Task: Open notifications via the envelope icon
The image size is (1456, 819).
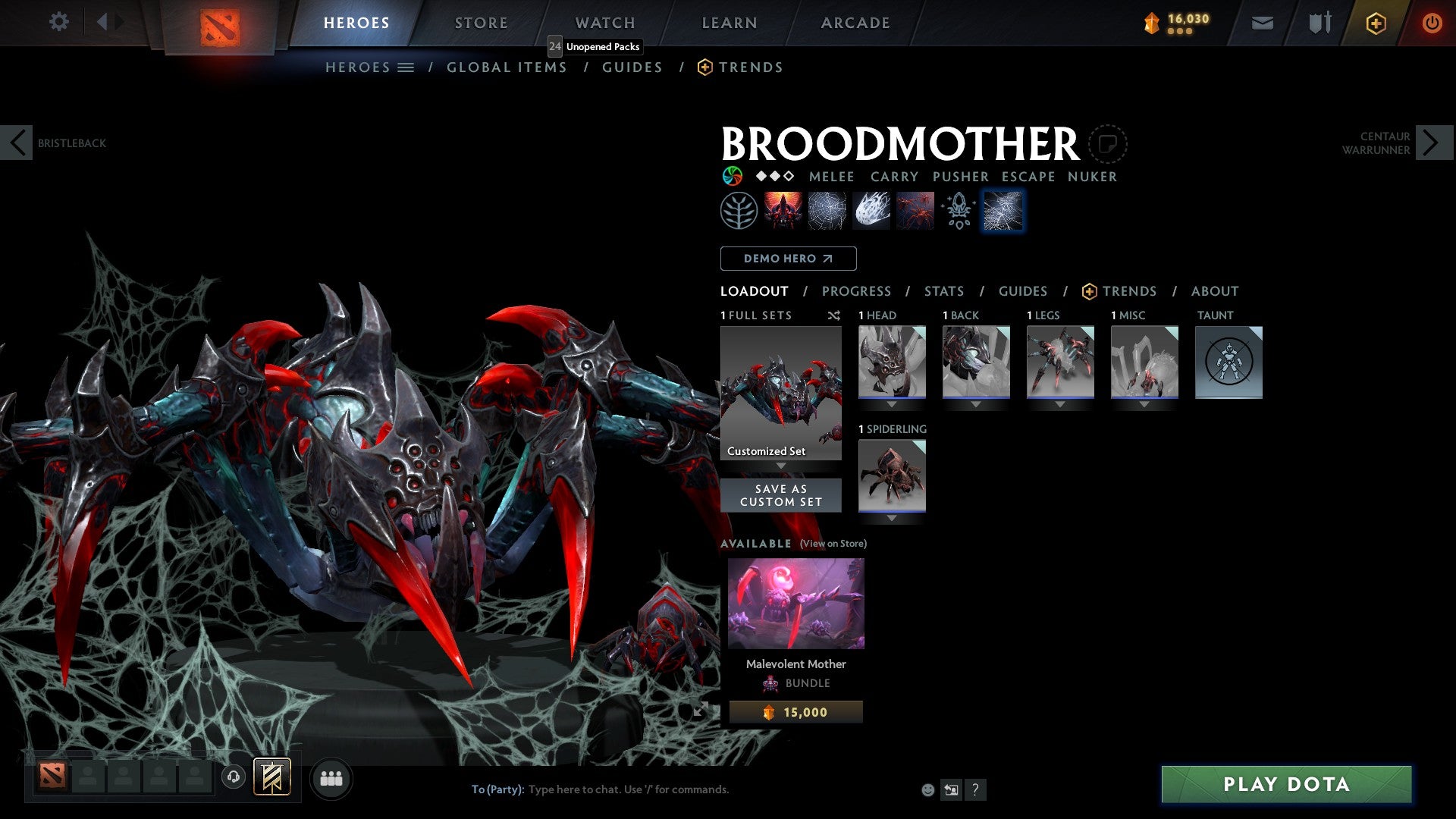Action: coord(1263,23)
